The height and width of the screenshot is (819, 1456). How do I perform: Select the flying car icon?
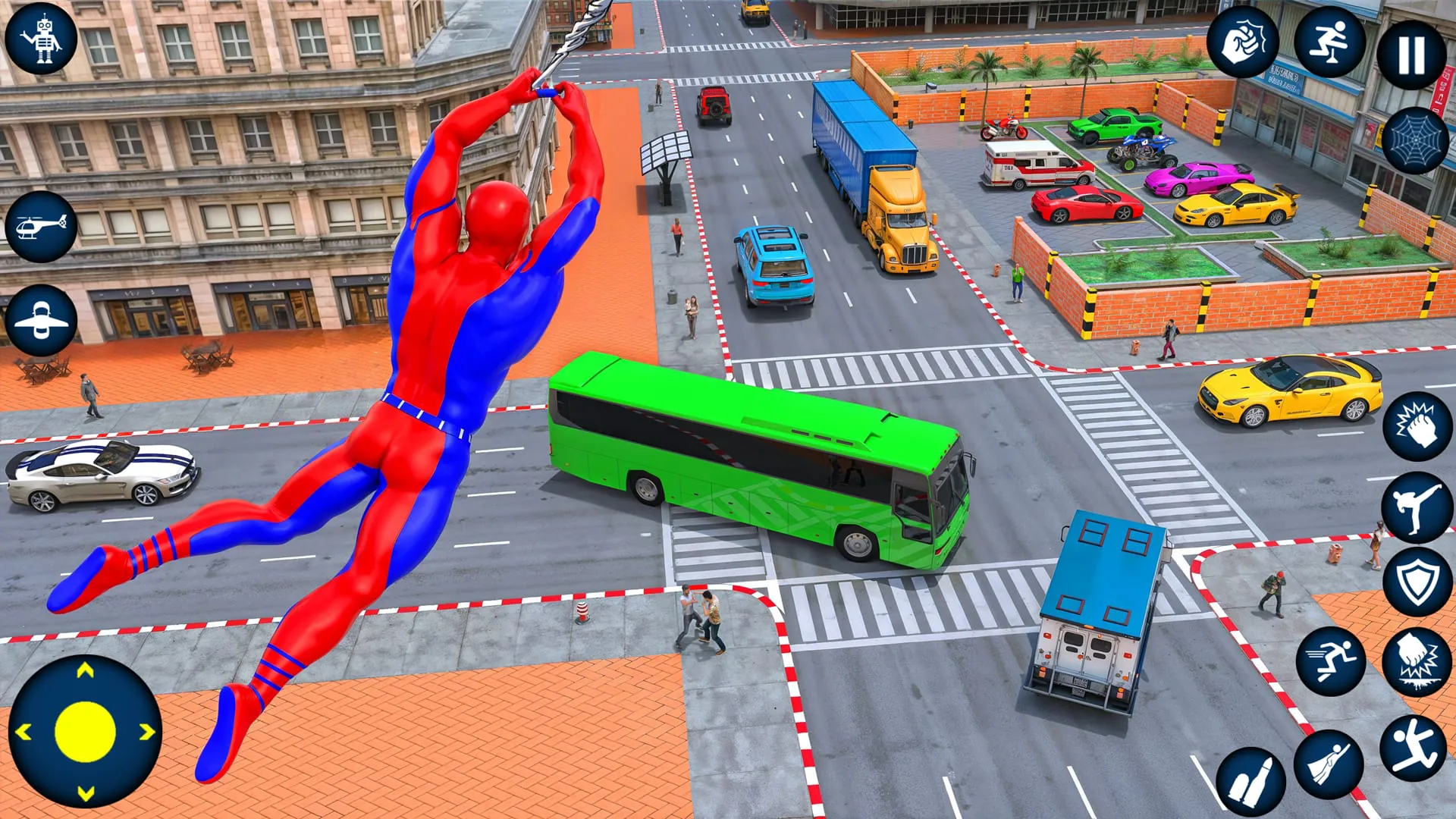pyautogui.click(x=42, y=318)
